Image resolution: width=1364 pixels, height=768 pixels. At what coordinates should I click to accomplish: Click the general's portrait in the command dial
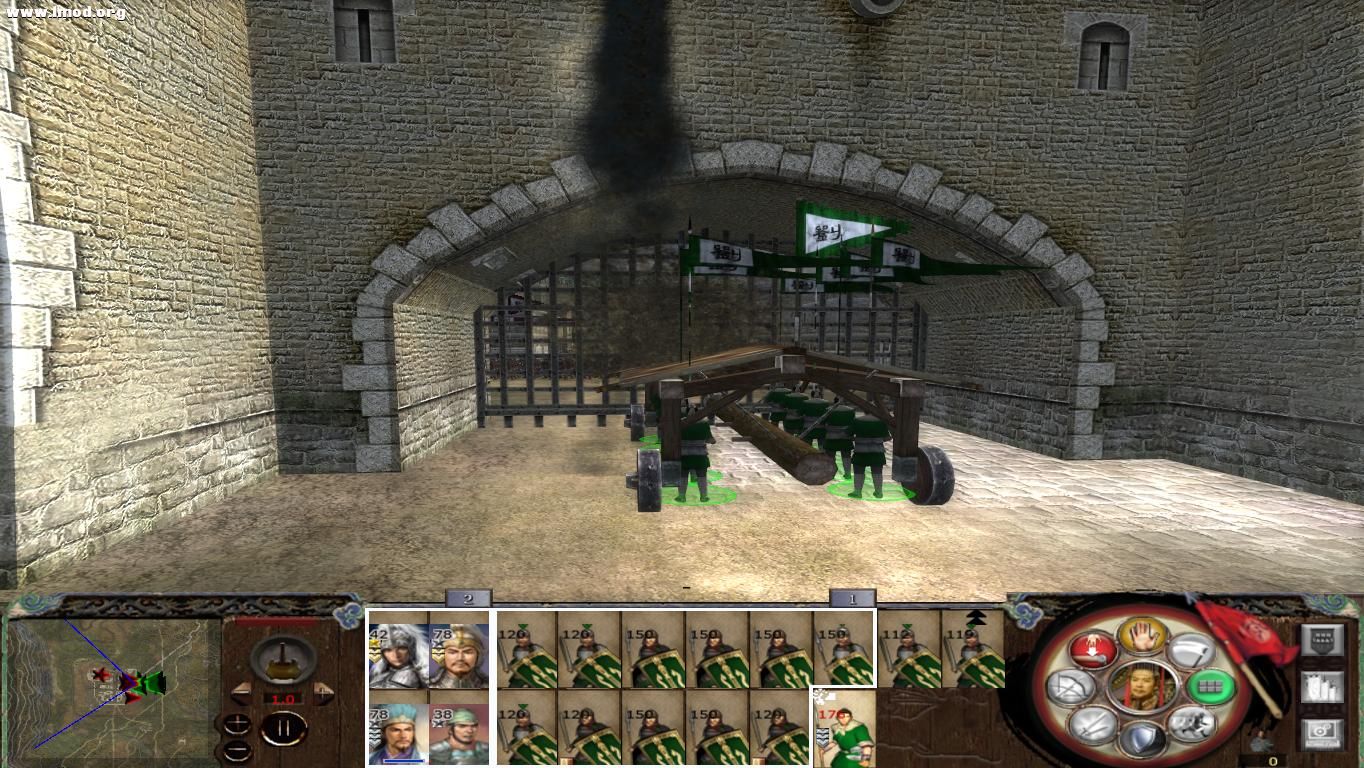(x=1143, y=688)
